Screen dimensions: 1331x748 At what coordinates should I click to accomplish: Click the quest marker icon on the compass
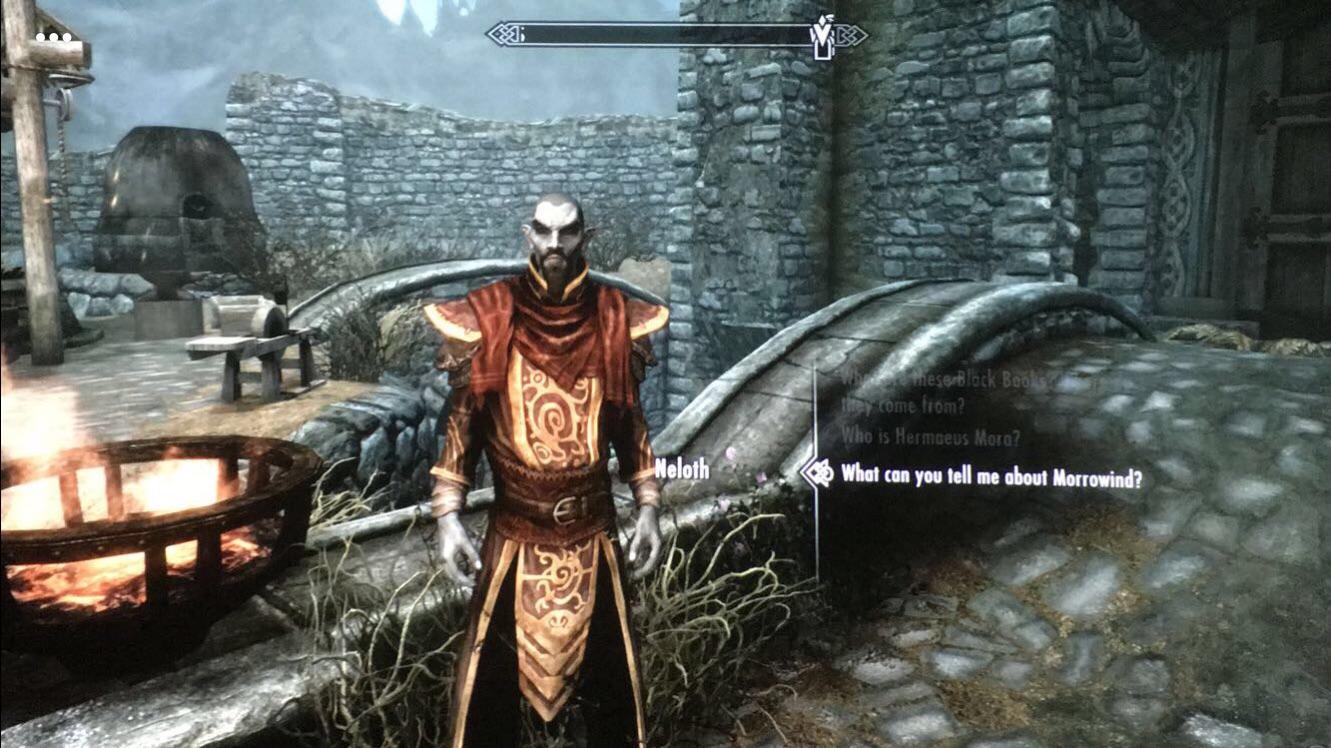click(x=822, y=33)
